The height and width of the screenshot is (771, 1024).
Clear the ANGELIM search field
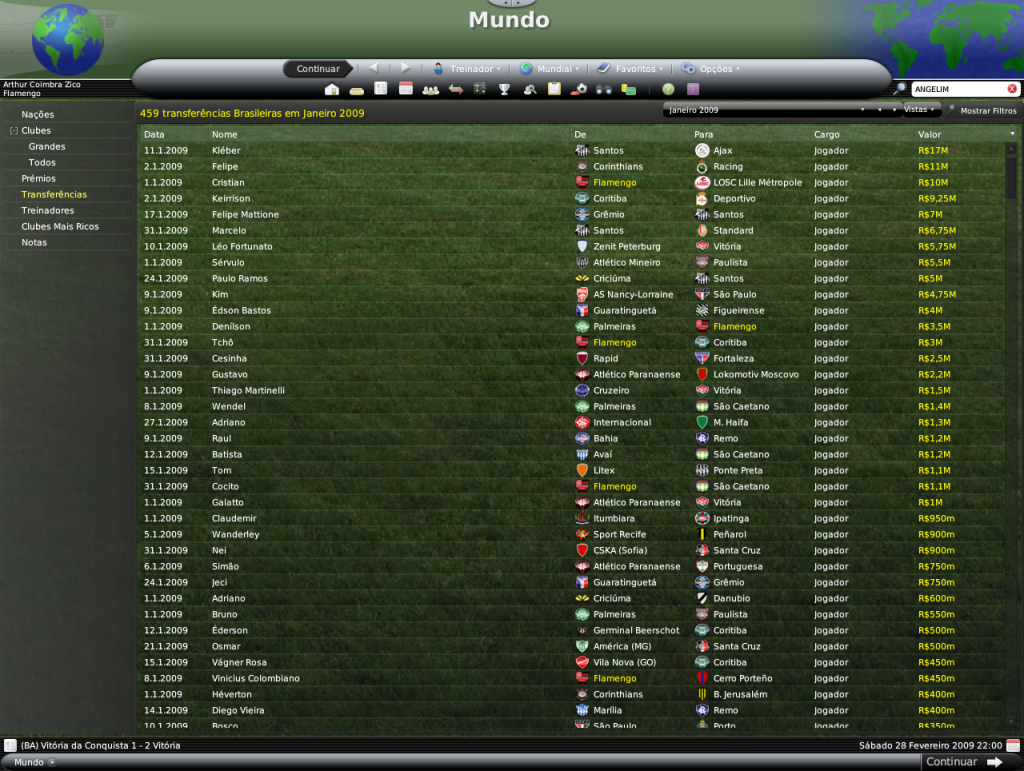tap(1012, 89)
